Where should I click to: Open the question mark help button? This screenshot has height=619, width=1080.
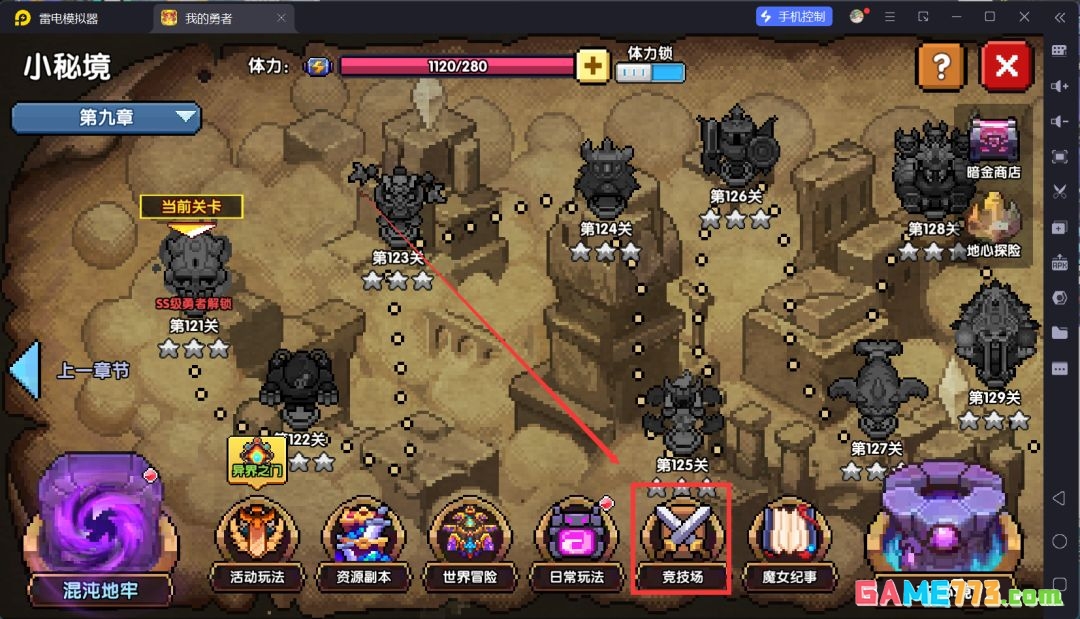pyautogui.click(x=940, y=67)
